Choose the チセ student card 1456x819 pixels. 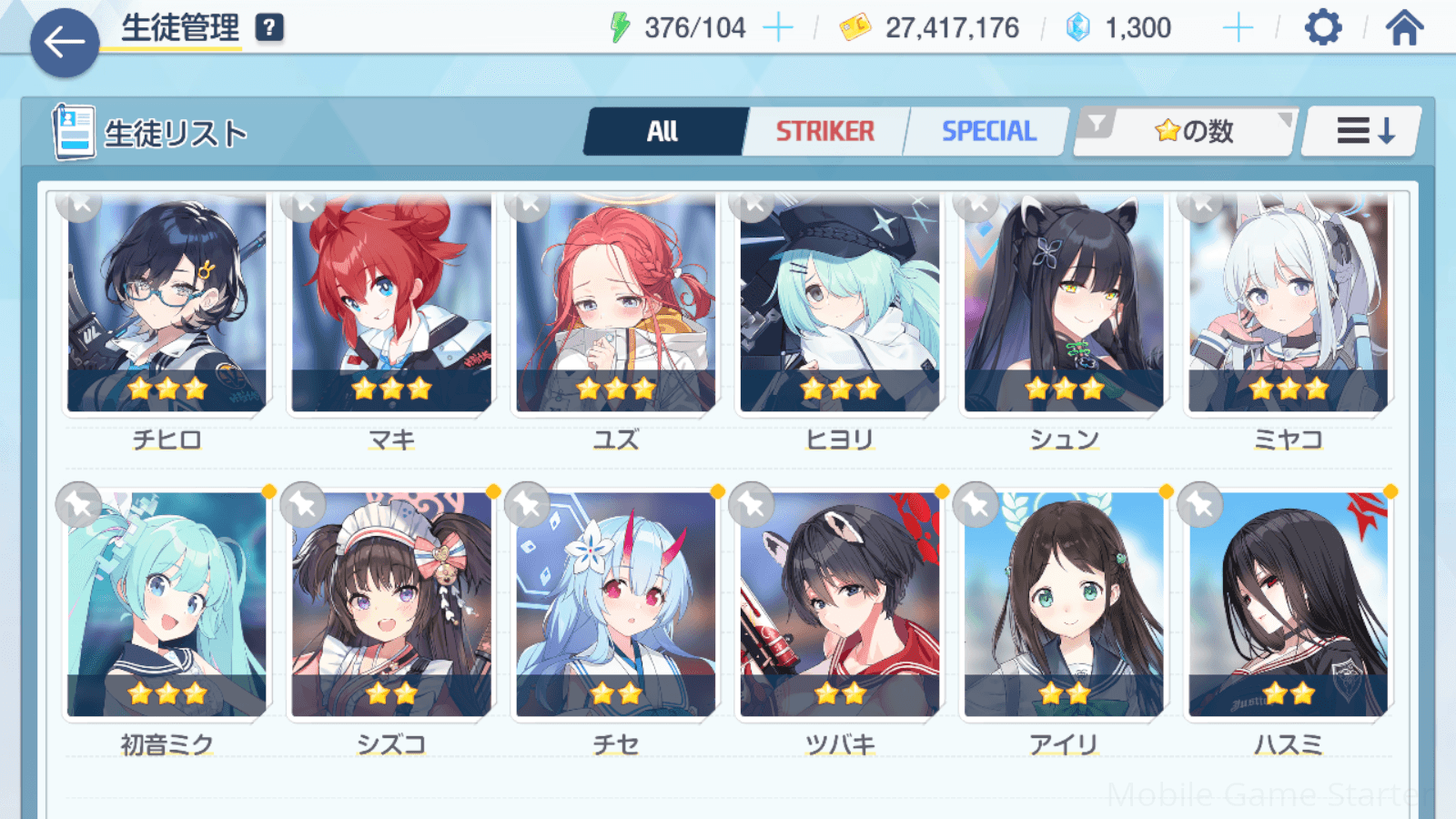click(616, 605)
